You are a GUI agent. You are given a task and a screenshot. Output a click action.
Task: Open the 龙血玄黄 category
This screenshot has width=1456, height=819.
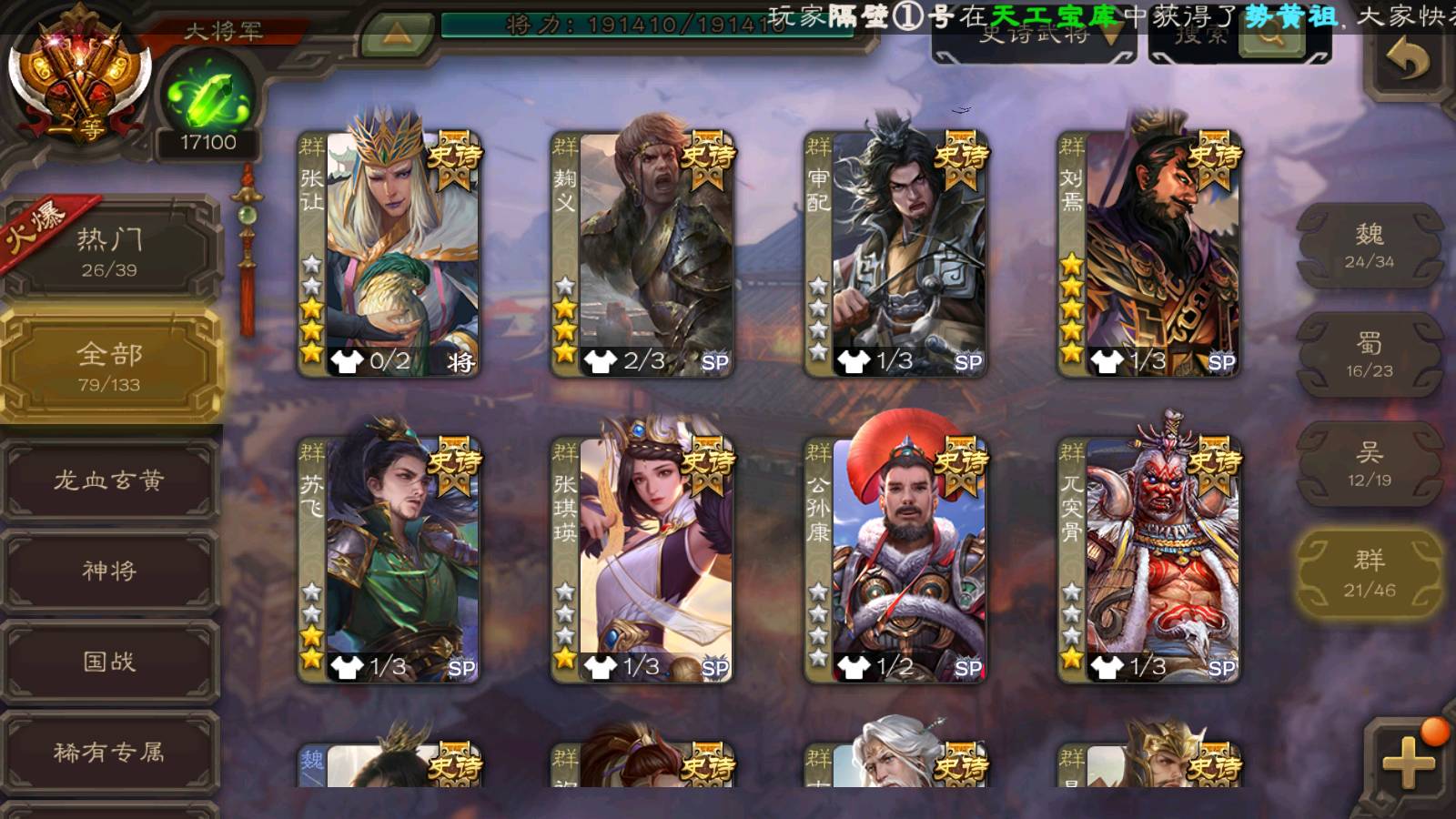109,480
